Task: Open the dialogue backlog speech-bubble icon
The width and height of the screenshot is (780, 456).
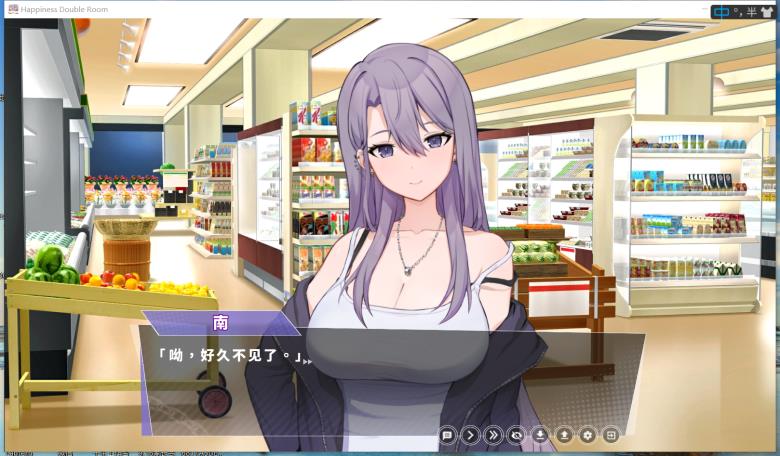Action: click(447, 435)
